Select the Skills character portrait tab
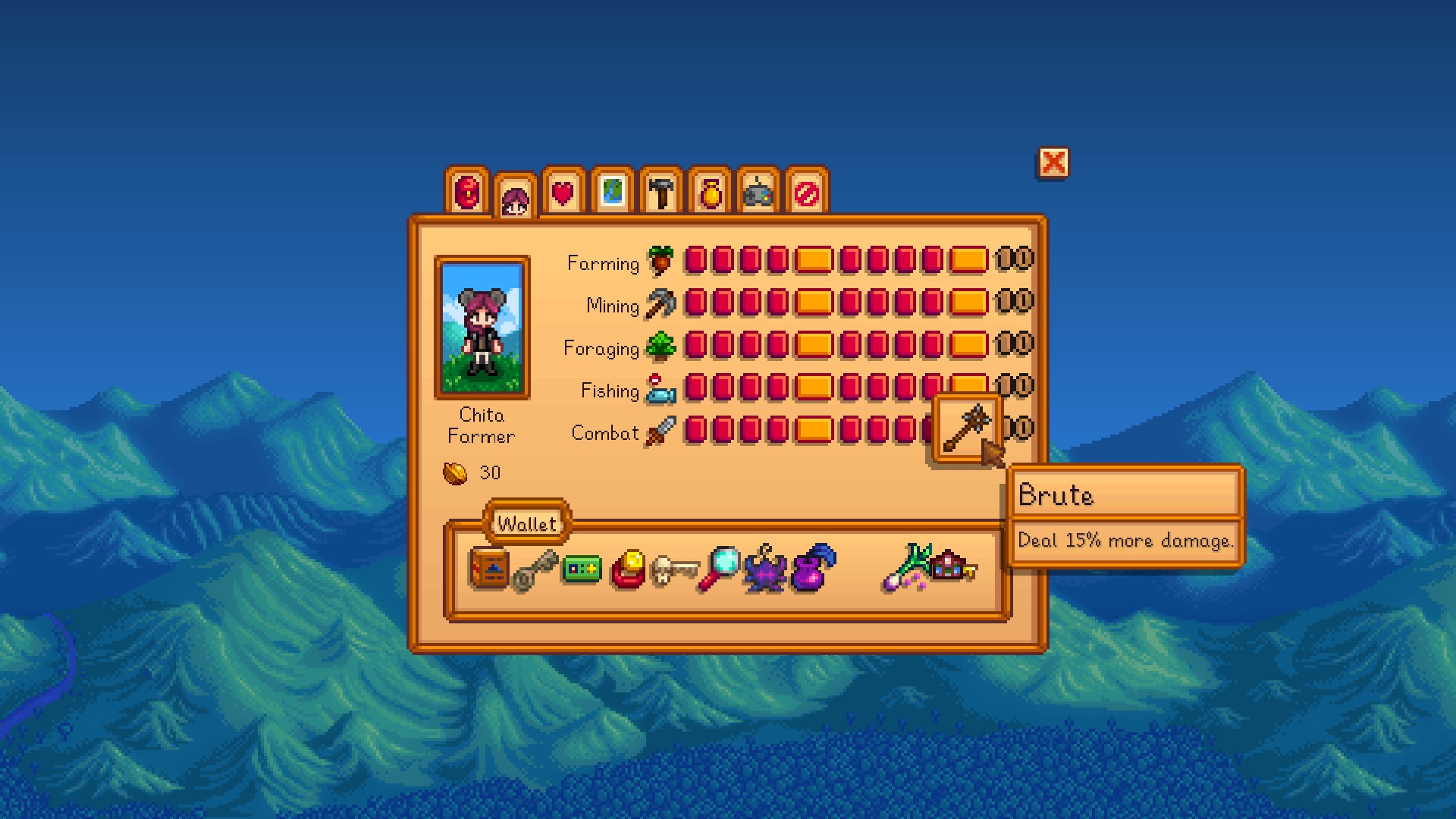 (515, 198)
